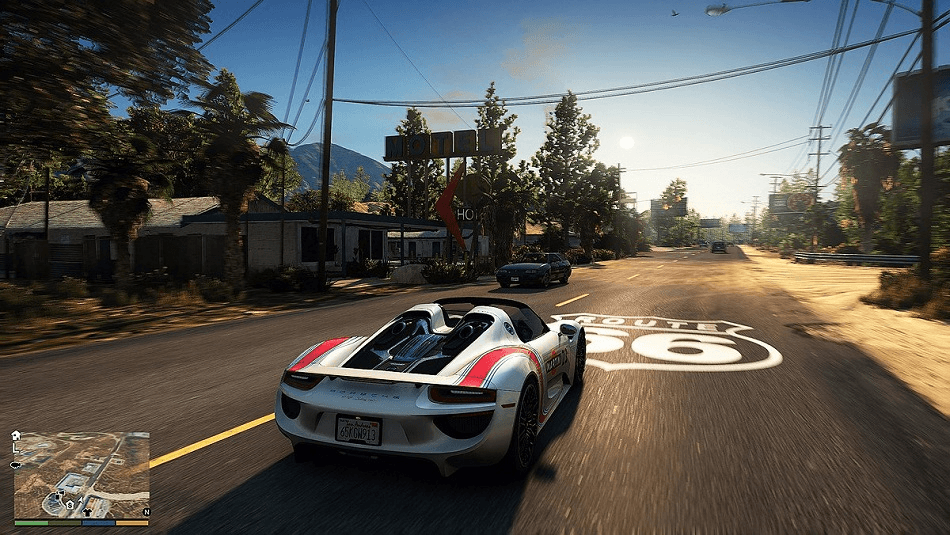Click the player arrow on the minimap
The height and width of the screenshot is (535, 950).
coord(81,500)
